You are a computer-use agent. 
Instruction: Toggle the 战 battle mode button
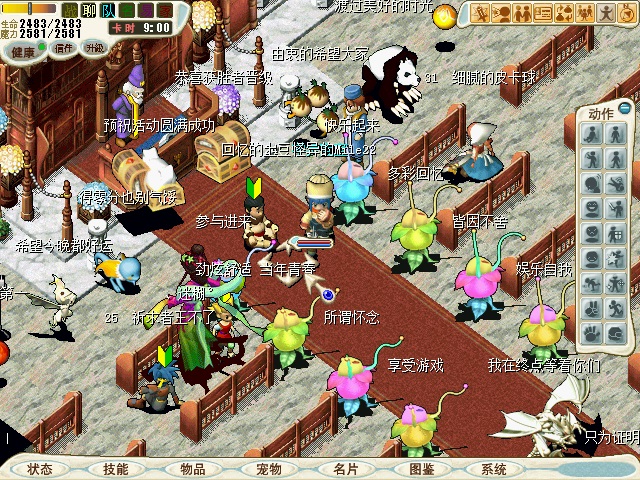pyautogui.click(x=70, y=10)
